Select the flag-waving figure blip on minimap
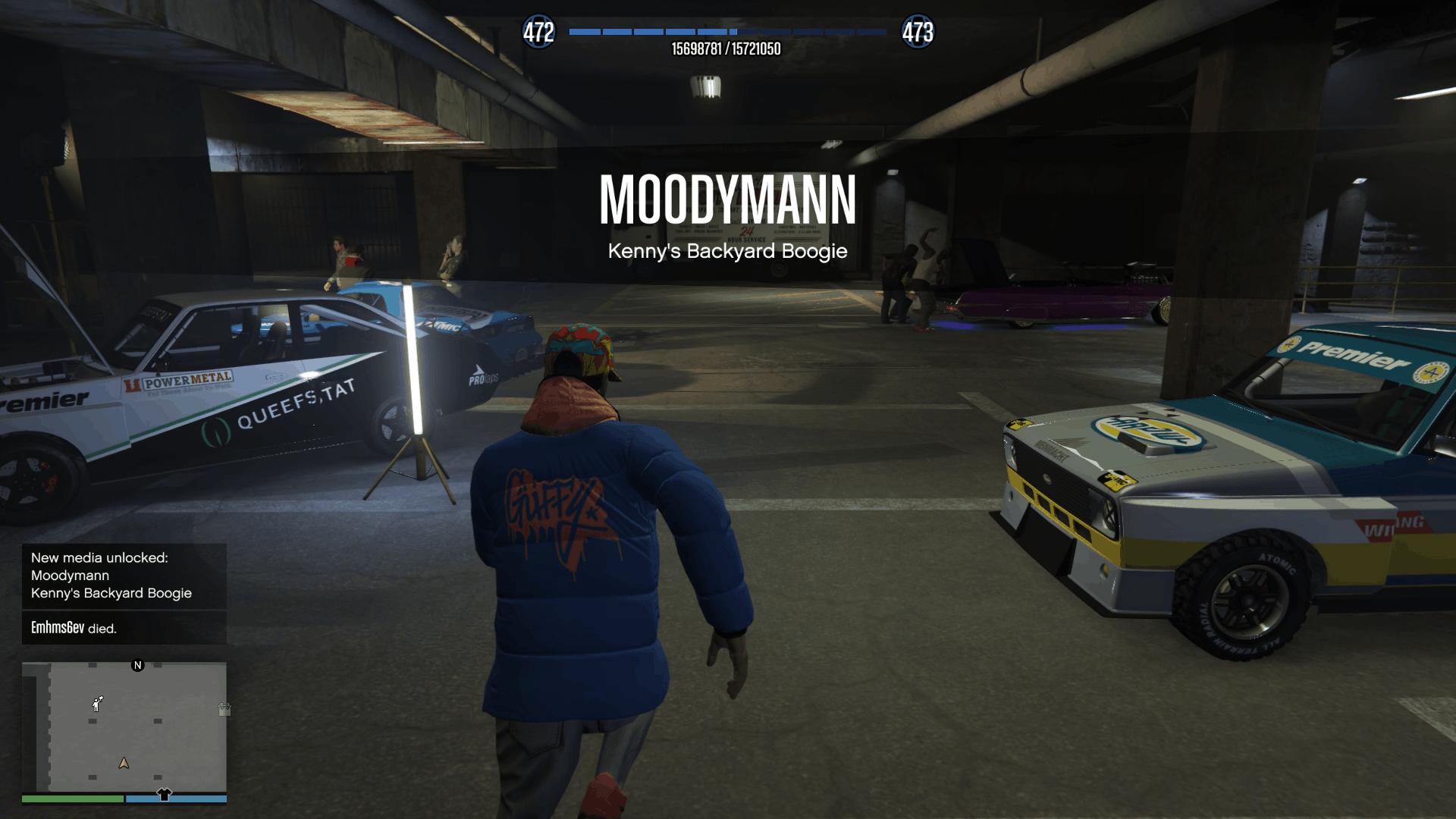 97,704
